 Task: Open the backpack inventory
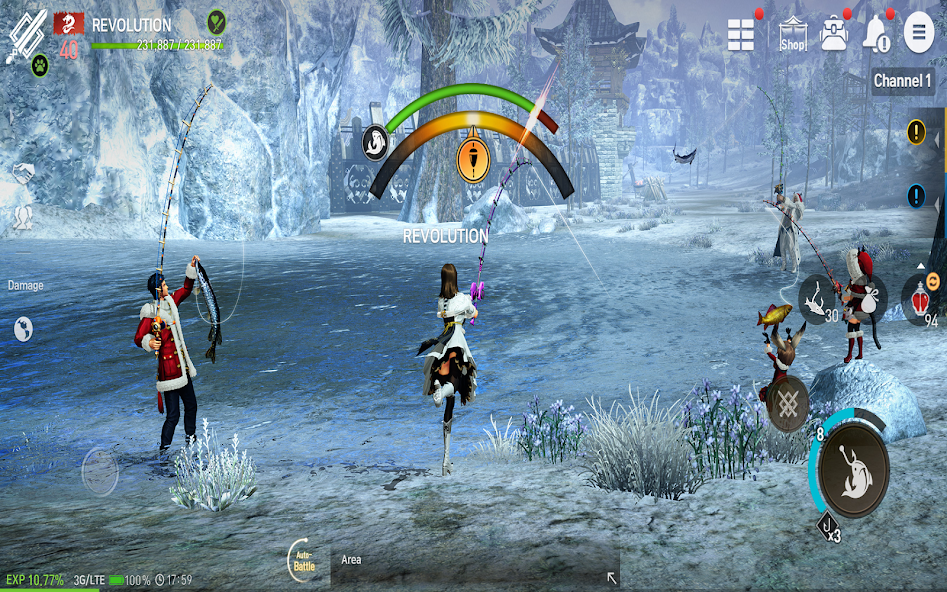(834, 35)
